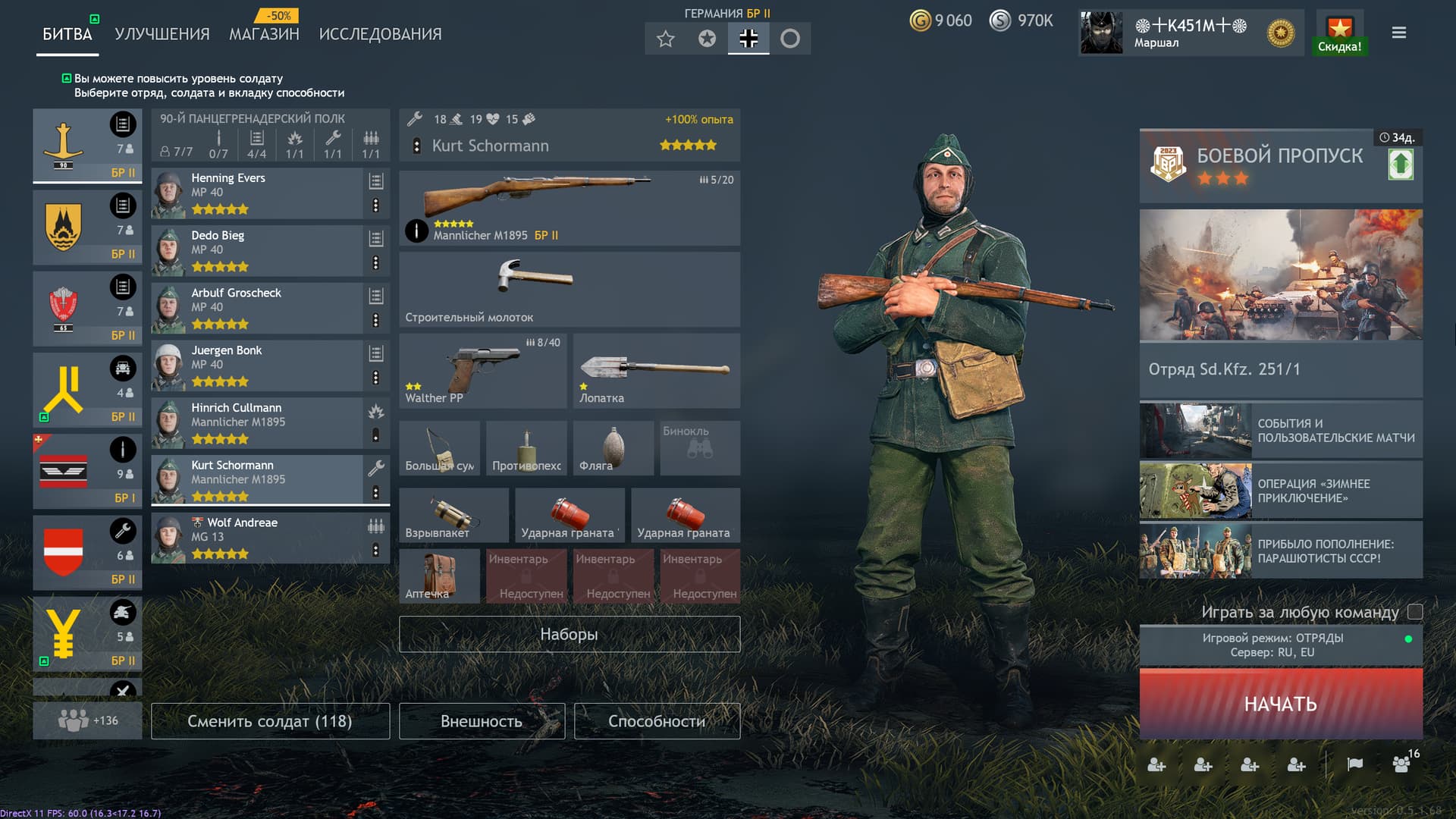Toggle the rightmost circle faction filter
This screenshot has width=1456, height=819.
tap(790, 38)
